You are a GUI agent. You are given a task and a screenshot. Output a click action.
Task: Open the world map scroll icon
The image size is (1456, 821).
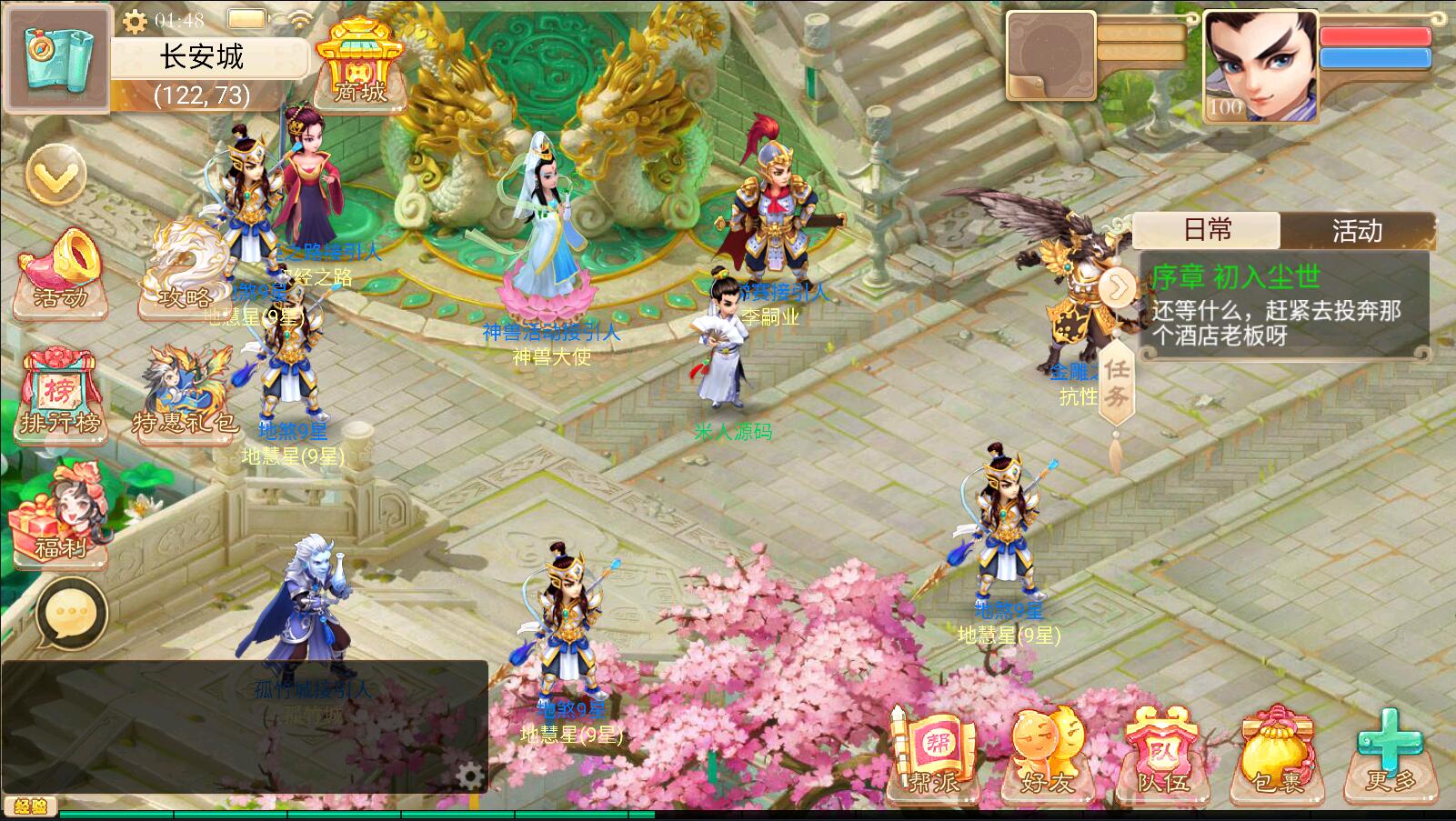[x=55, y=57]
